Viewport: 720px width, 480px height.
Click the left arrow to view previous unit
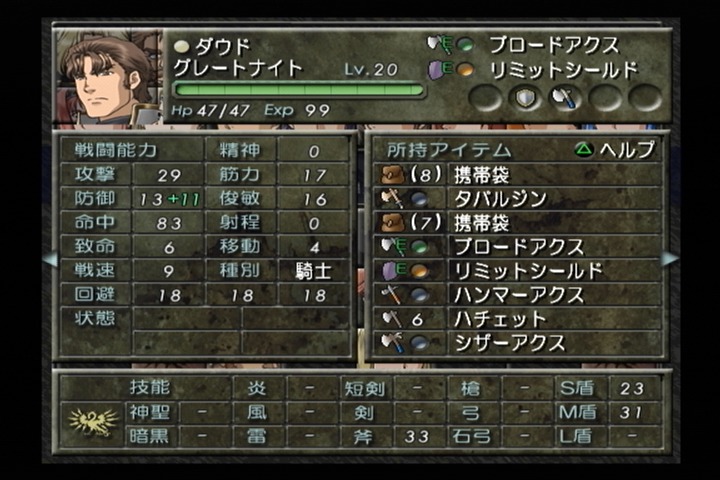pos(48,258)
